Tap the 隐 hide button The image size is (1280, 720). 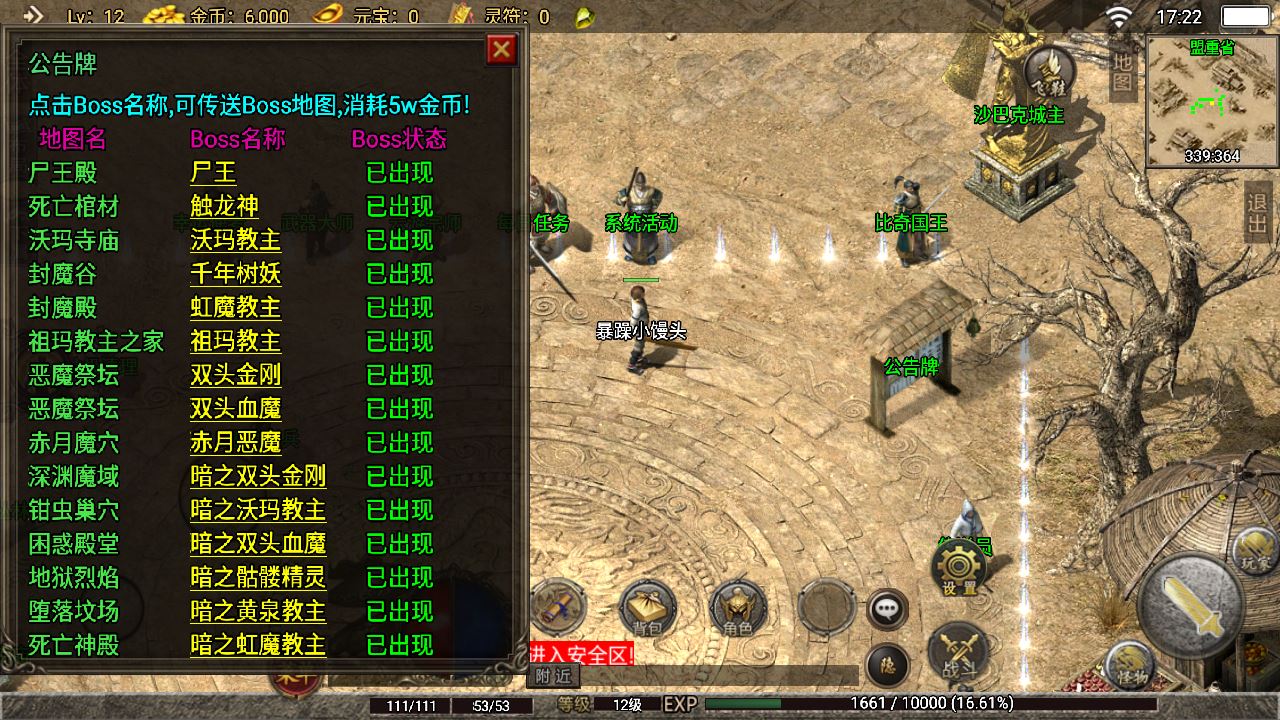tap(886, 663)
